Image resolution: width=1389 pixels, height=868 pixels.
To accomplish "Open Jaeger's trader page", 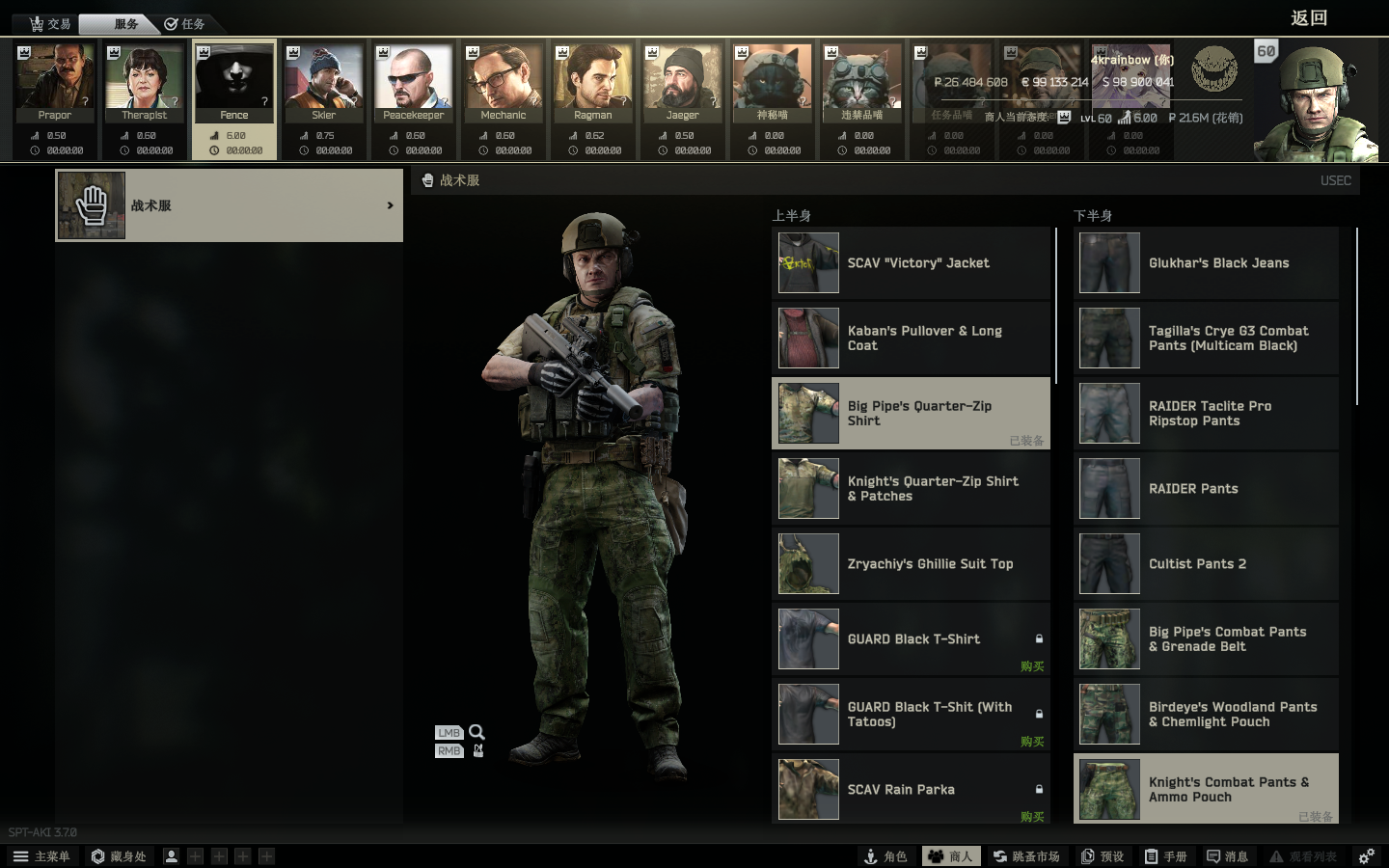I will pyautogui.click(x=682, y=84).
